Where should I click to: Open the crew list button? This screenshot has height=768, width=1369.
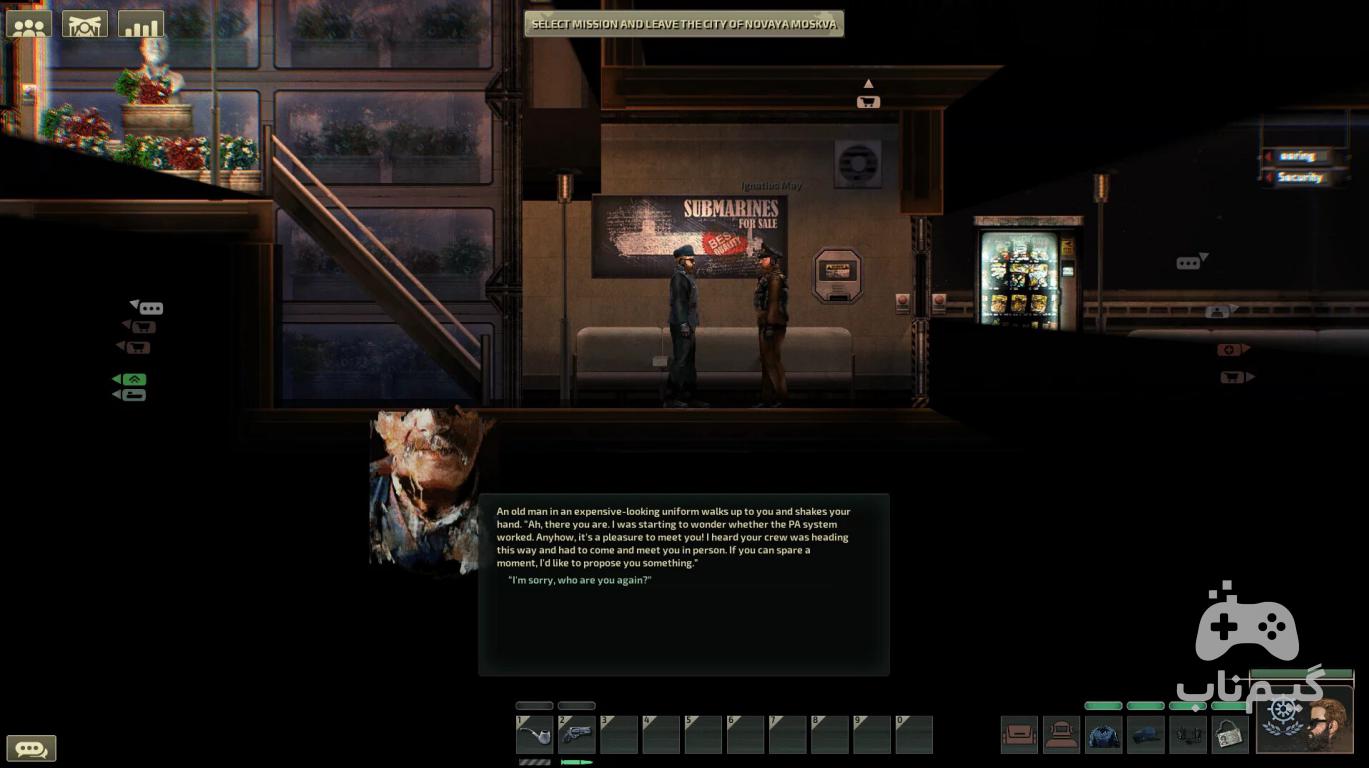[x=29, y=24]
